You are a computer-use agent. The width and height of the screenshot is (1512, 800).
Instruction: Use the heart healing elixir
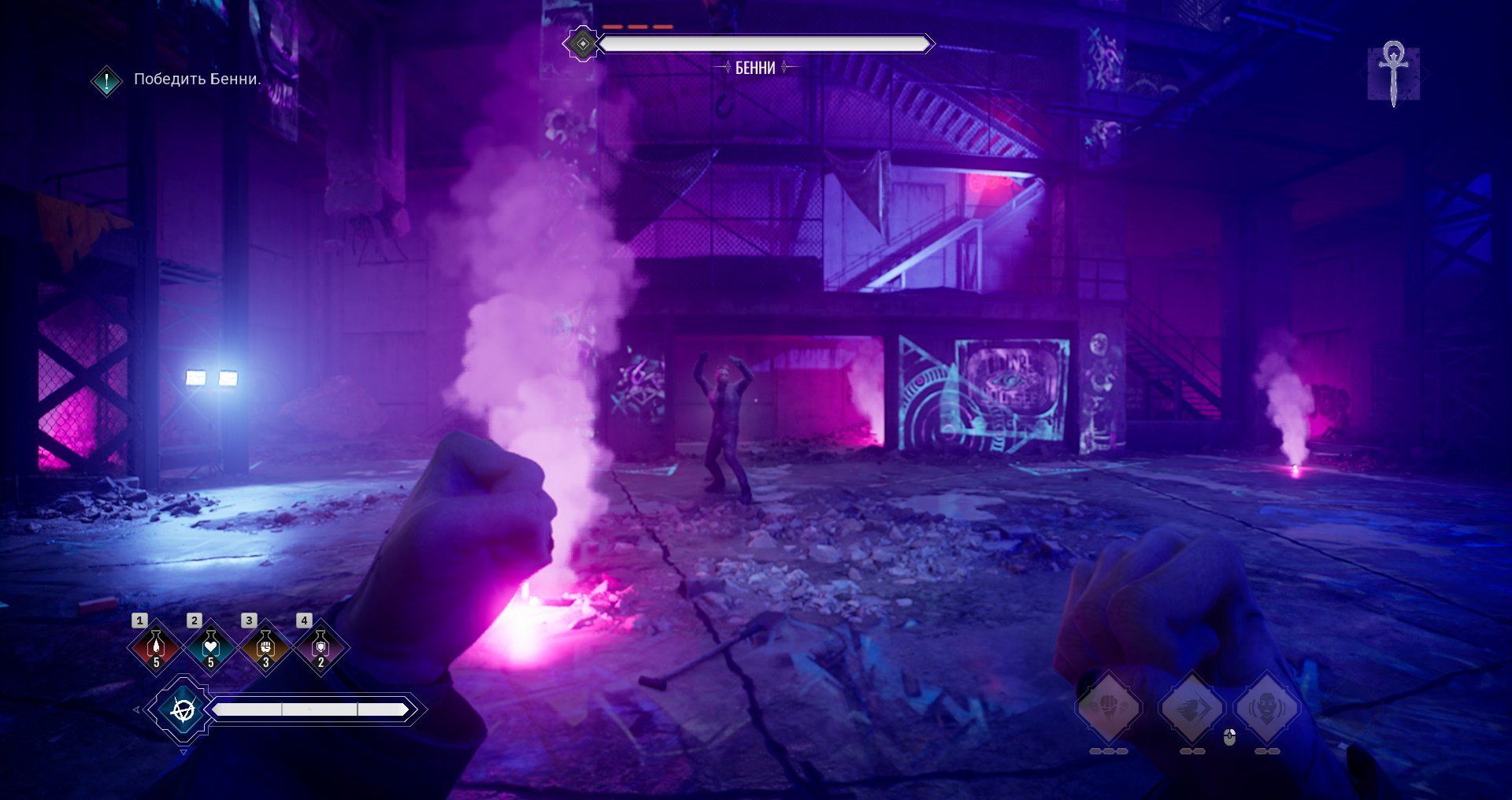(x=210, y=647)
